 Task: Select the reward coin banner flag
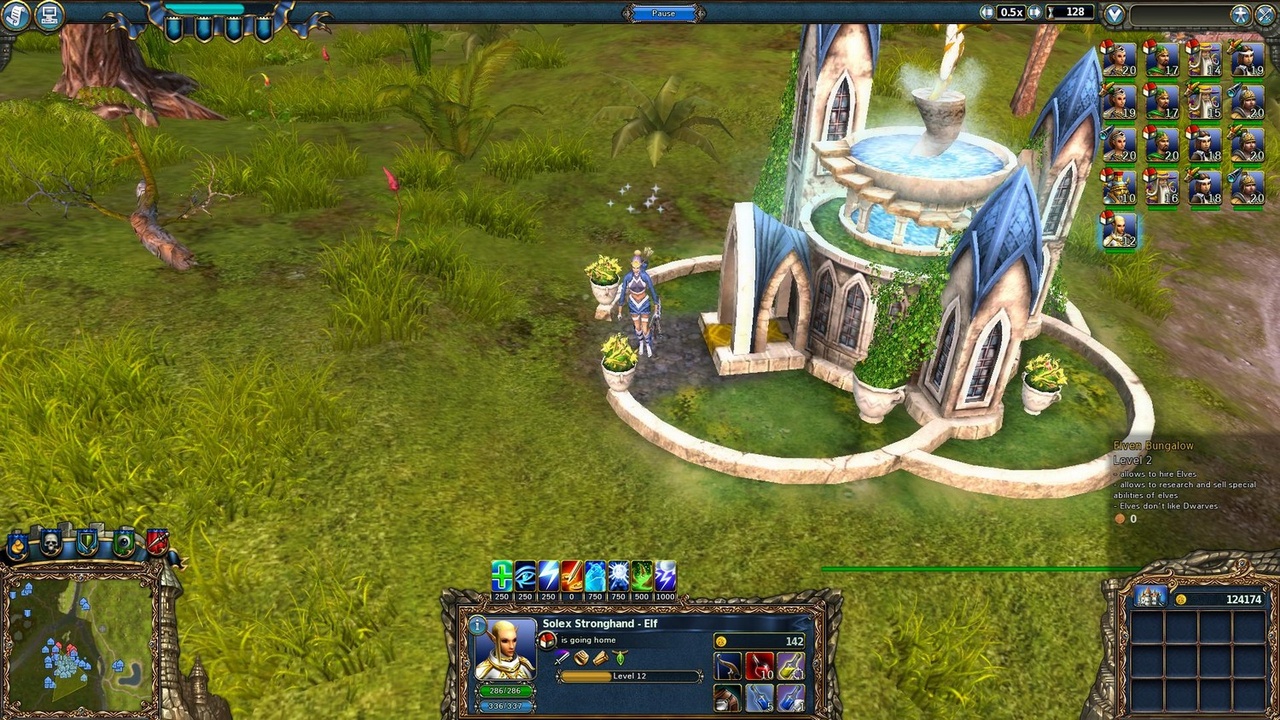click(x=17, y=543)
